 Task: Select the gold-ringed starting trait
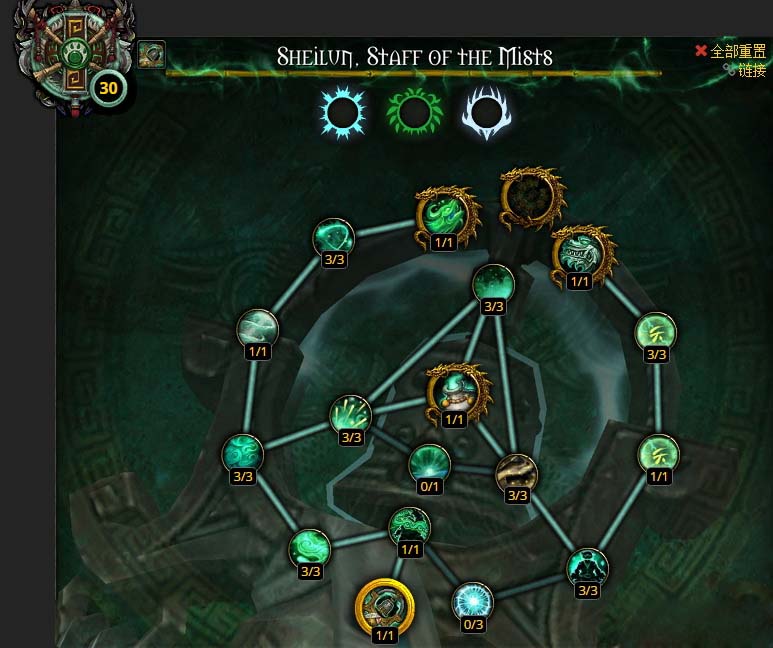click(x=384, y=605)
